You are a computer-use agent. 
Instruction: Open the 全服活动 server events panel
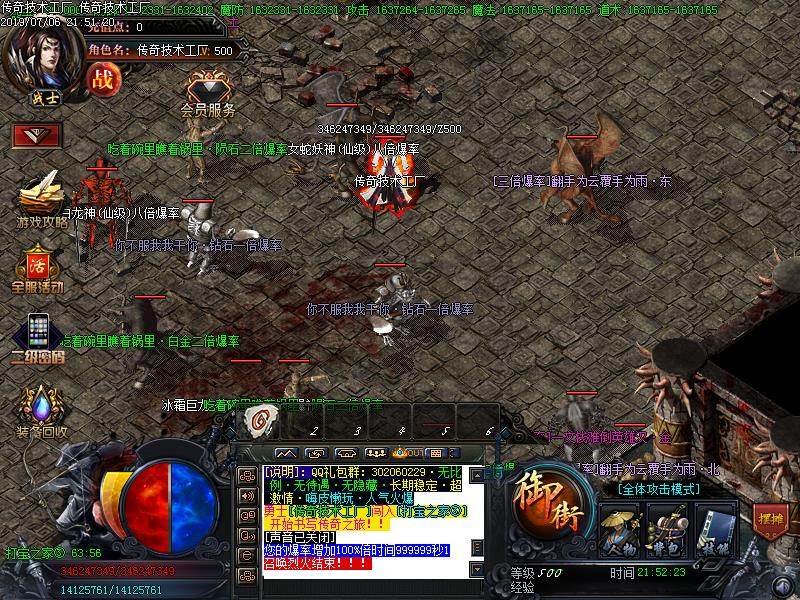(x=38, y=269)
